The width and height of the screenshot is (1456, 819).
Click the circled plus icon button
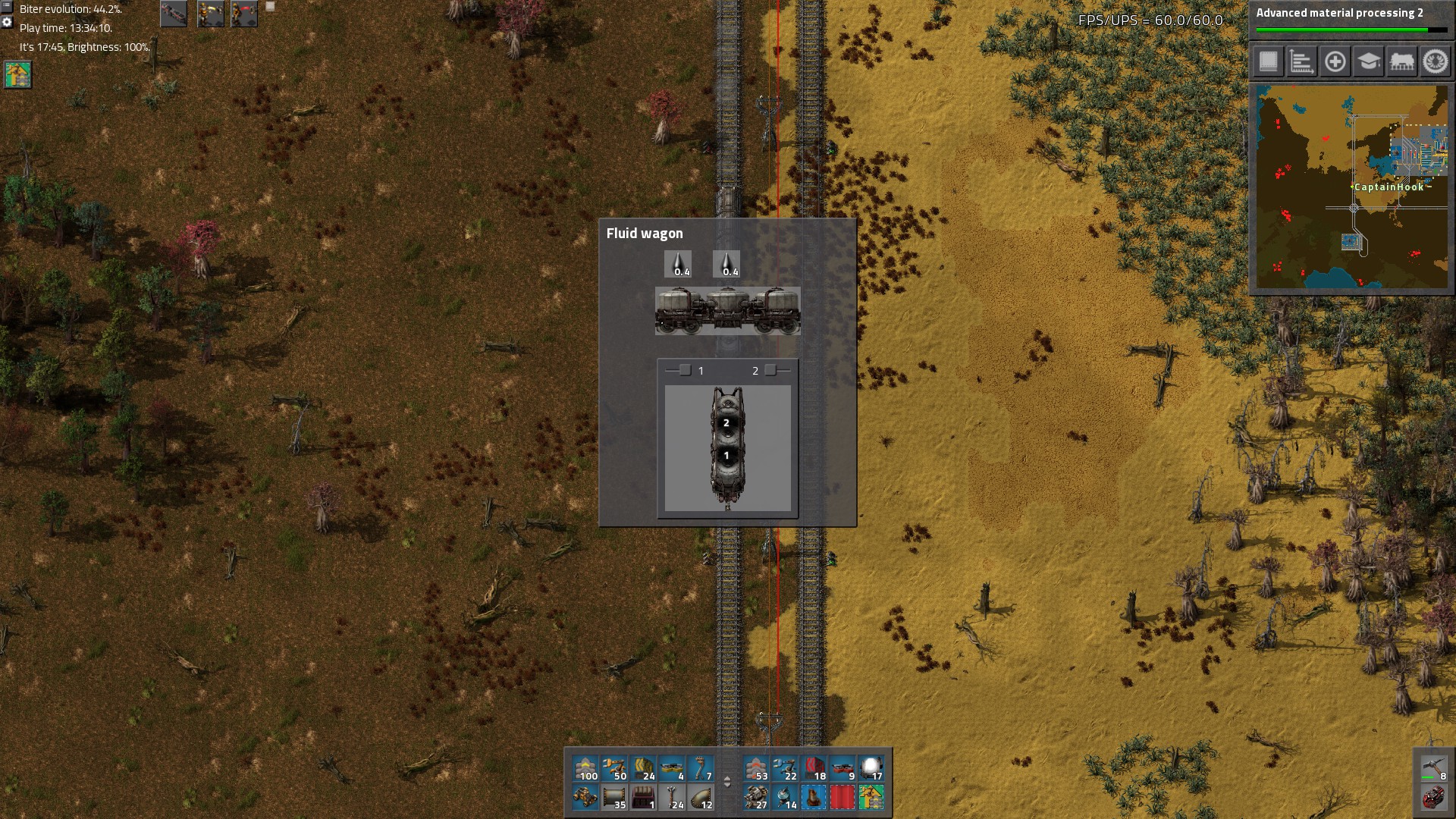click(1335, 61)
